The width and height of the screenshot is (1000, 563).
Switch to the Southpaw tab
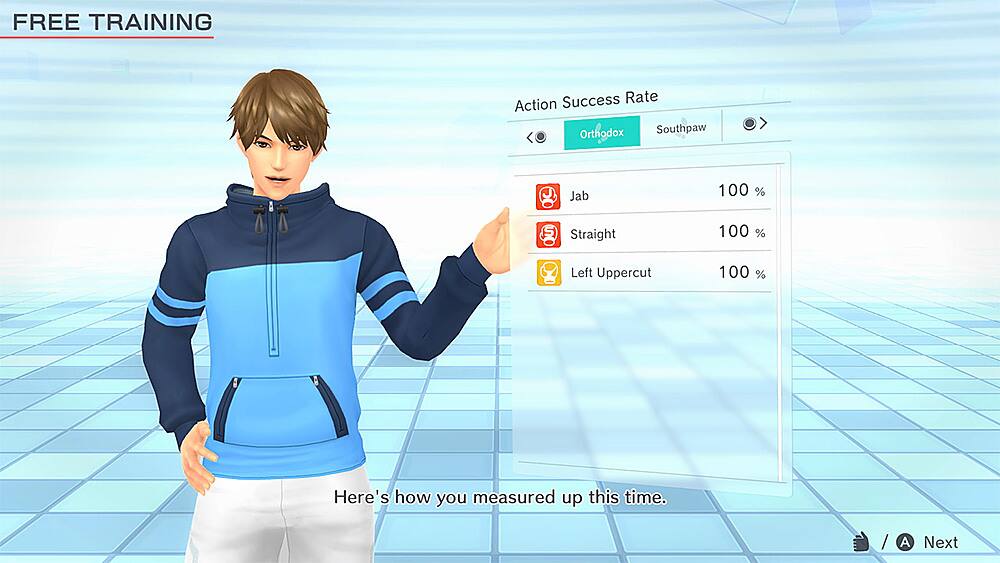681,129
